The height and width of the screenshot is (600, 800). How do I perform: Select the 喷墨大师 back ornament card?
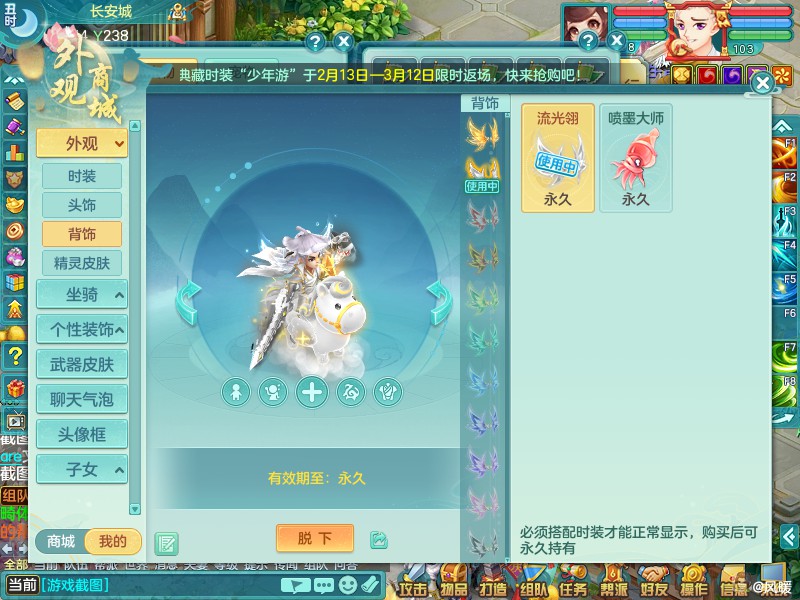[x=636, y=158]
